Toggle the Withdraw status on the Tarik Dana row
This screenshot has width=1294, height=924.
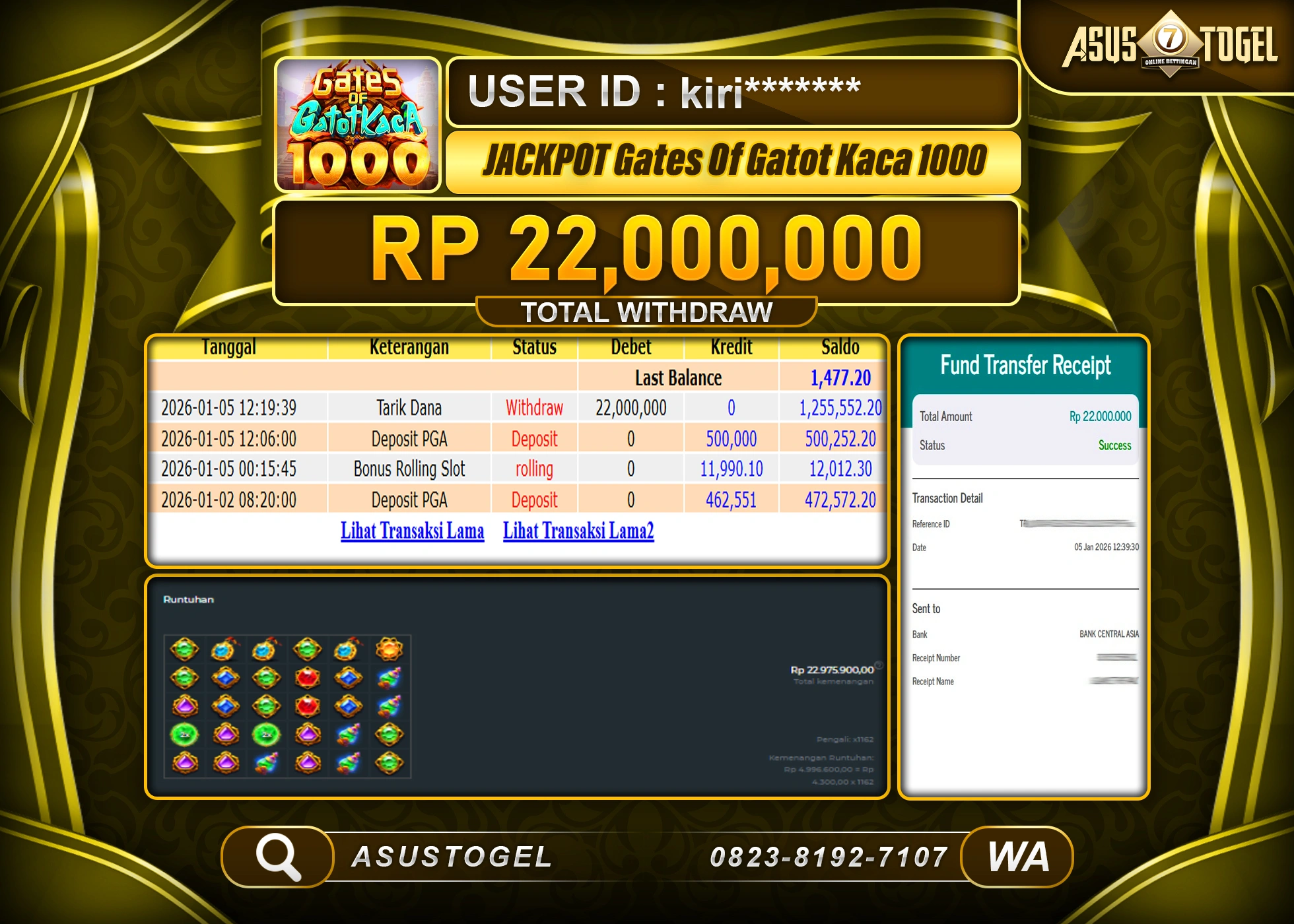coord(533,407)
